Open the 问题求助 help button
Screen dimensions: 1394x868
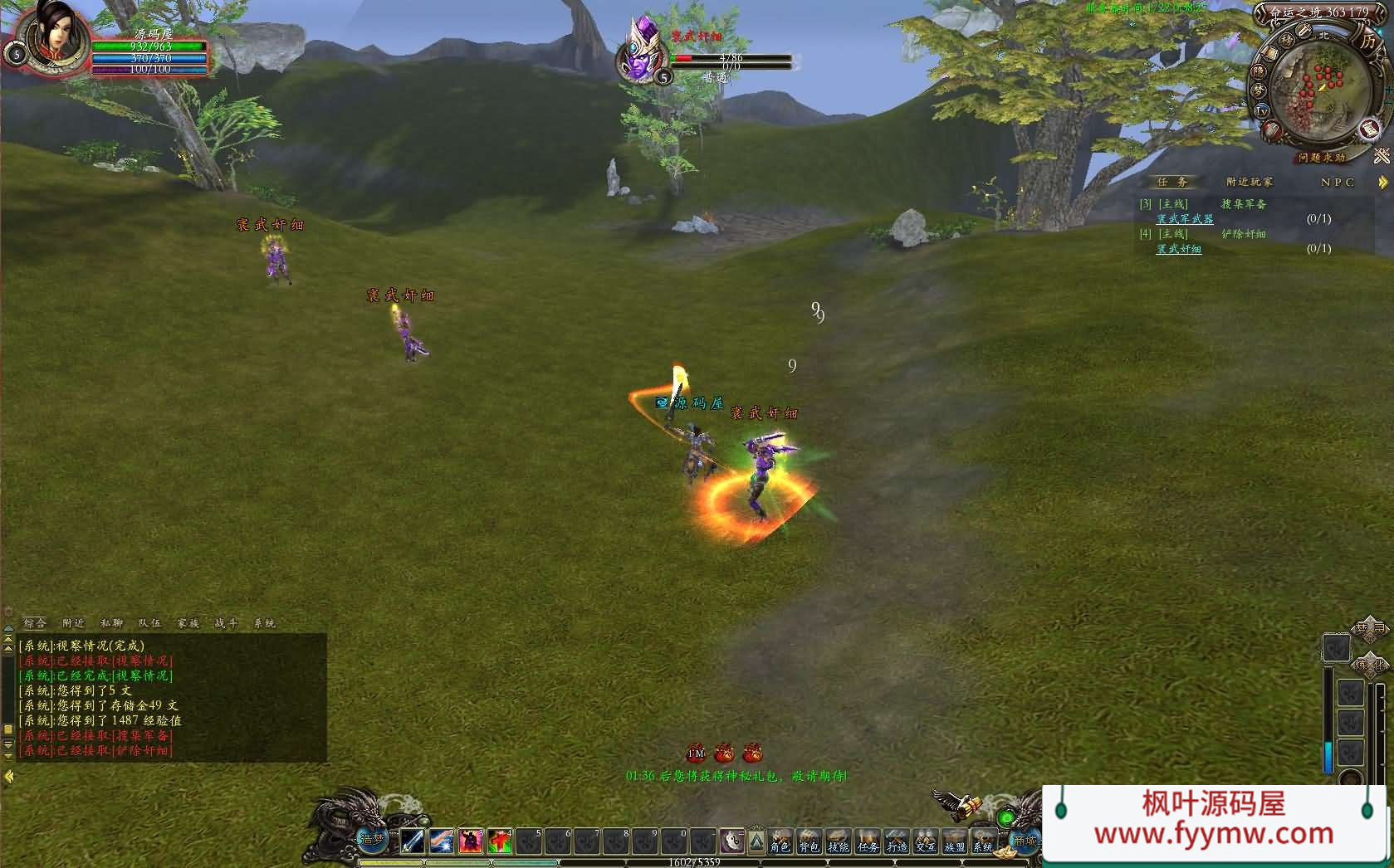coord(1322,157)
